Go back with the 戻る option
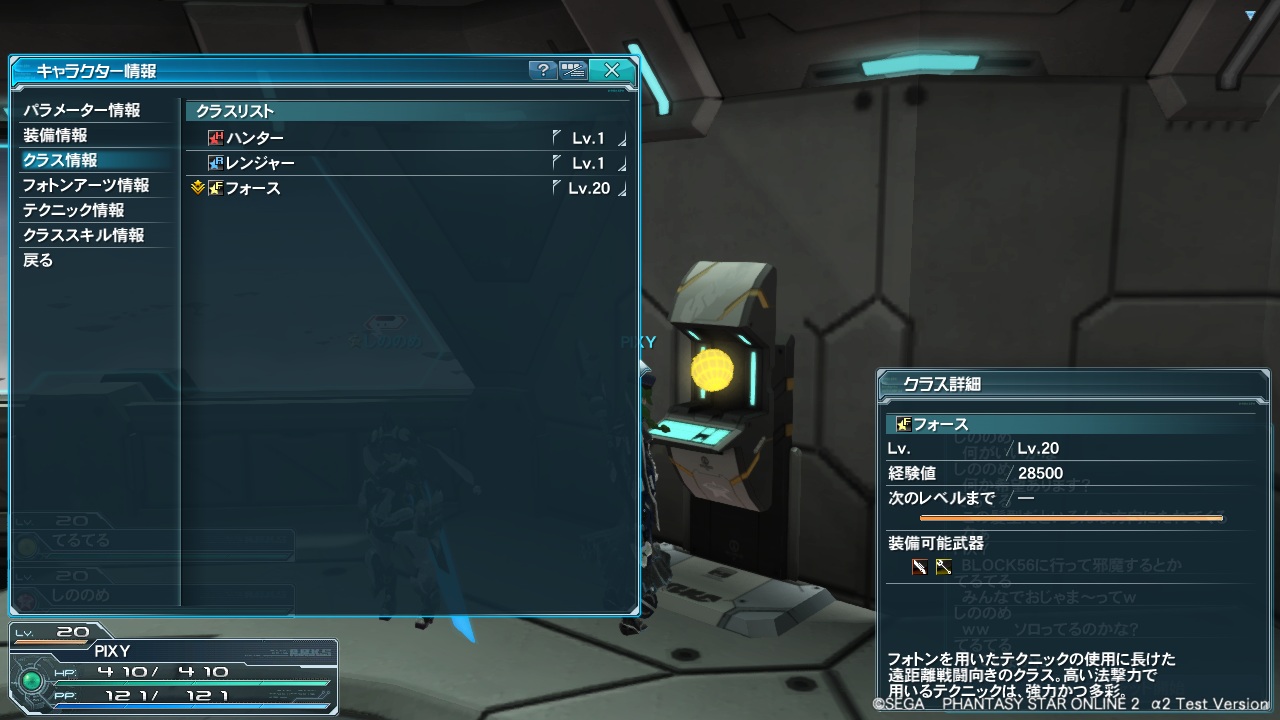This screenshot has height=720, width=1280. pyautogui.click(x=38, y=260)
